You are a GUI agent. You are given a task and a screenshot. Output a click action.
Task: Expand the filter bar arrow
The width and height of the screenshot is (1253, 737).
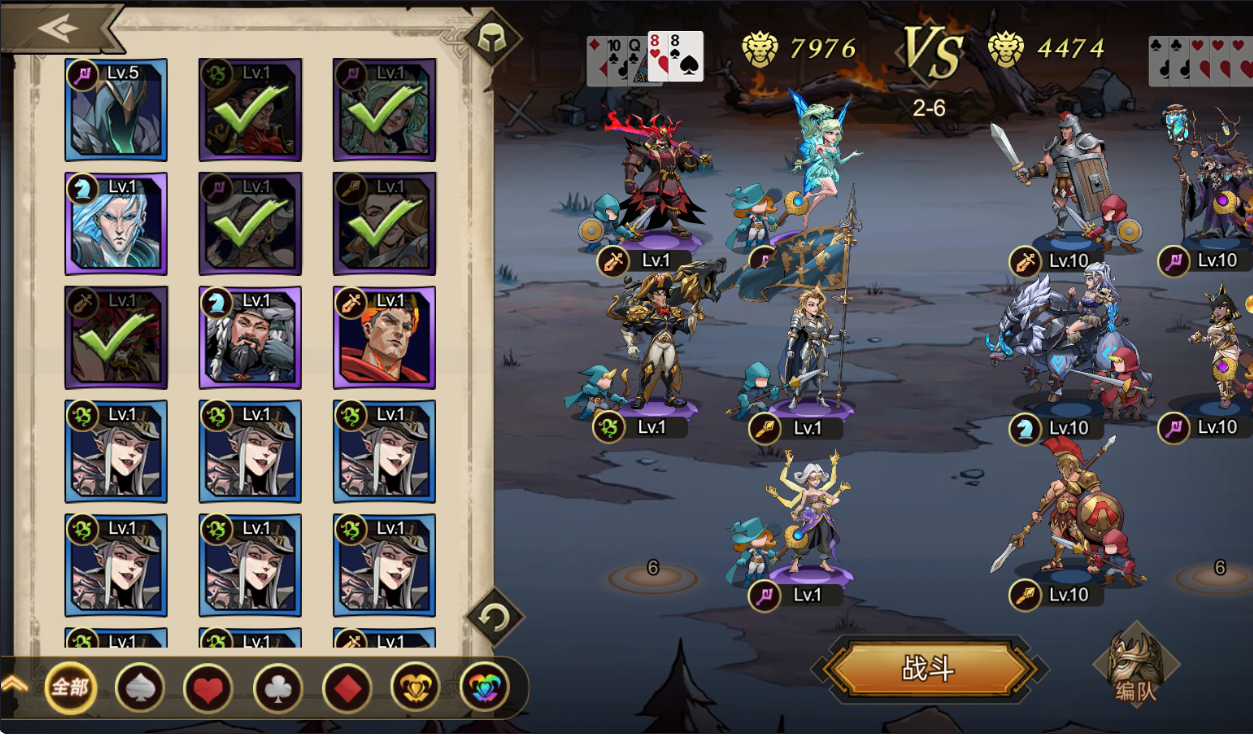14,684
